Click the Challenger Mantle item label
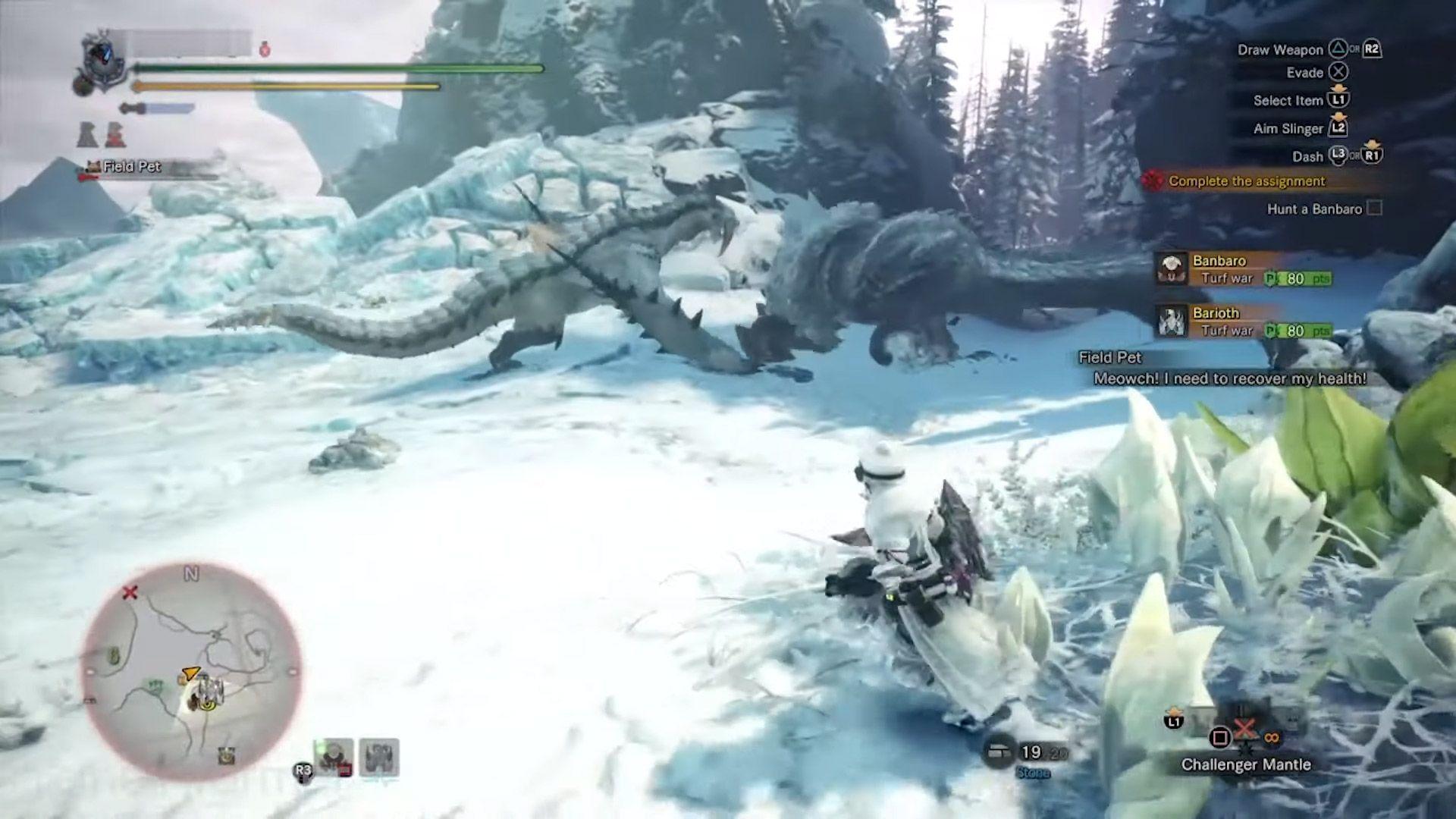1456x819 pixels. tap(1246, 764)
